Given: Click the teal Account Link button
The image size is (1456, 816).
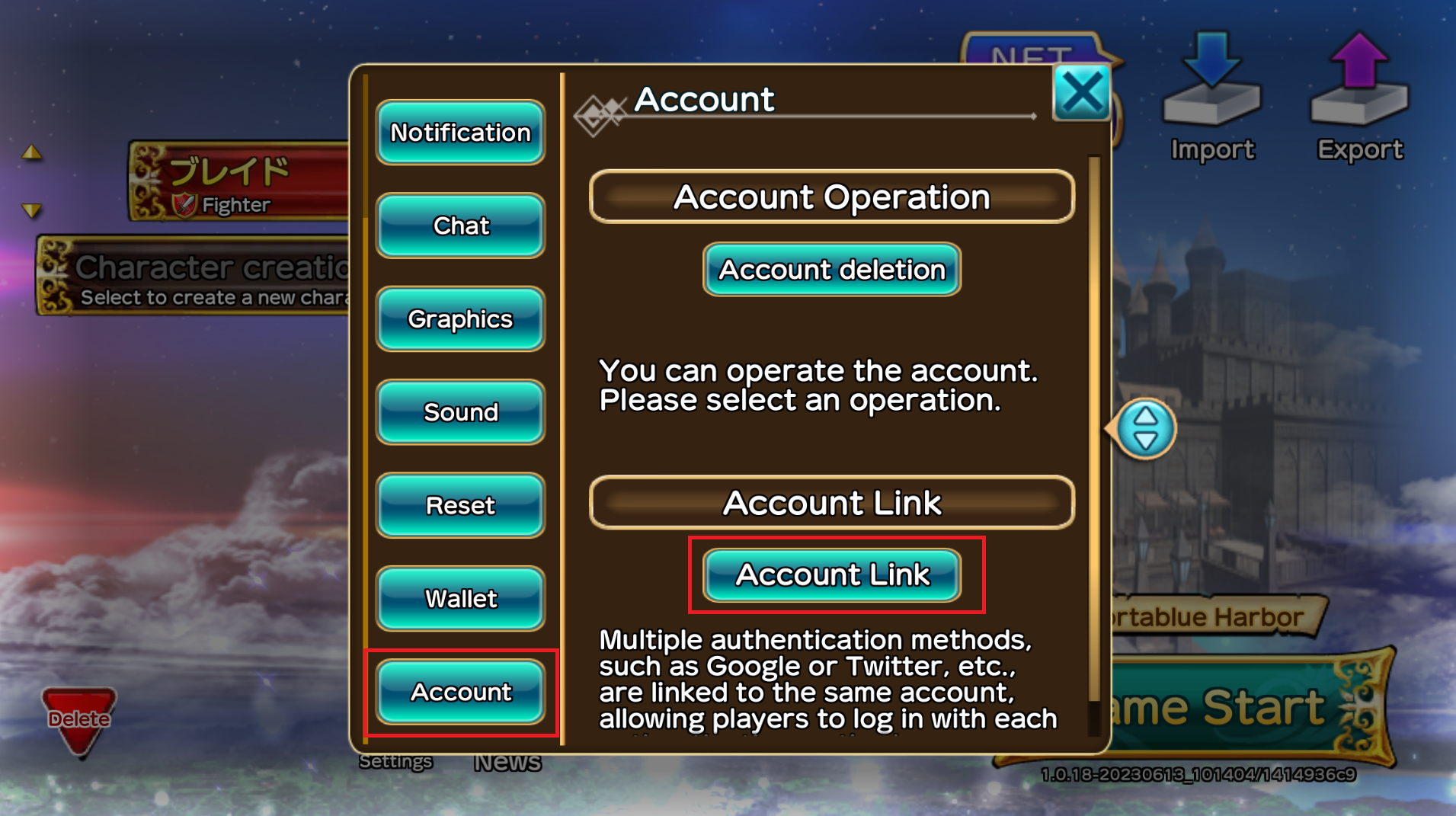Looking at the screenshot, I should [831, 574].
